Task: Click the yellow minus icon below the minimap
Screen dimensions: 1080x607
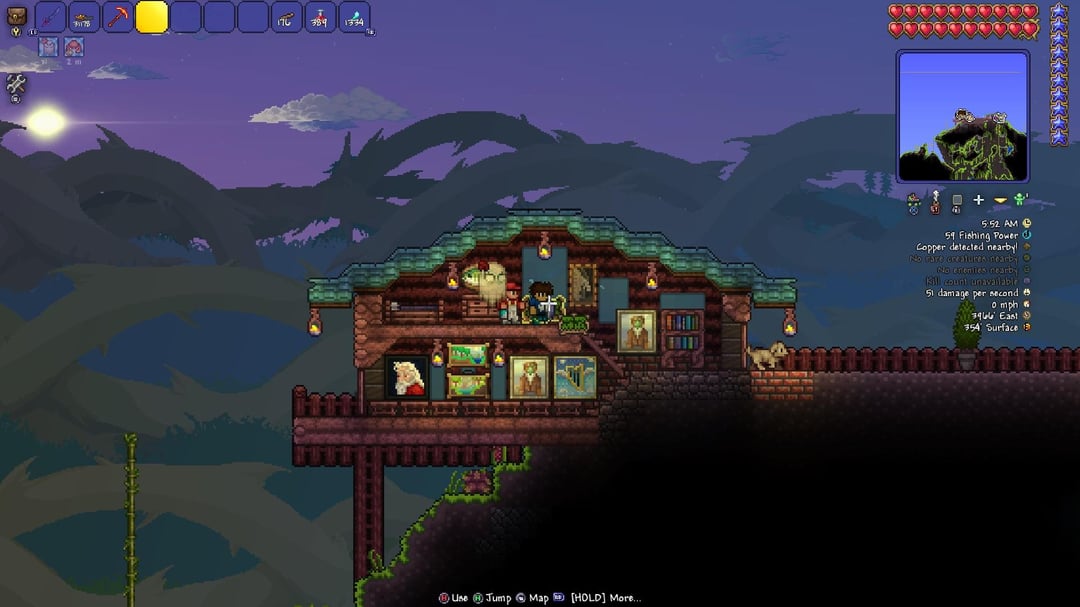Action: point(1000,201)
